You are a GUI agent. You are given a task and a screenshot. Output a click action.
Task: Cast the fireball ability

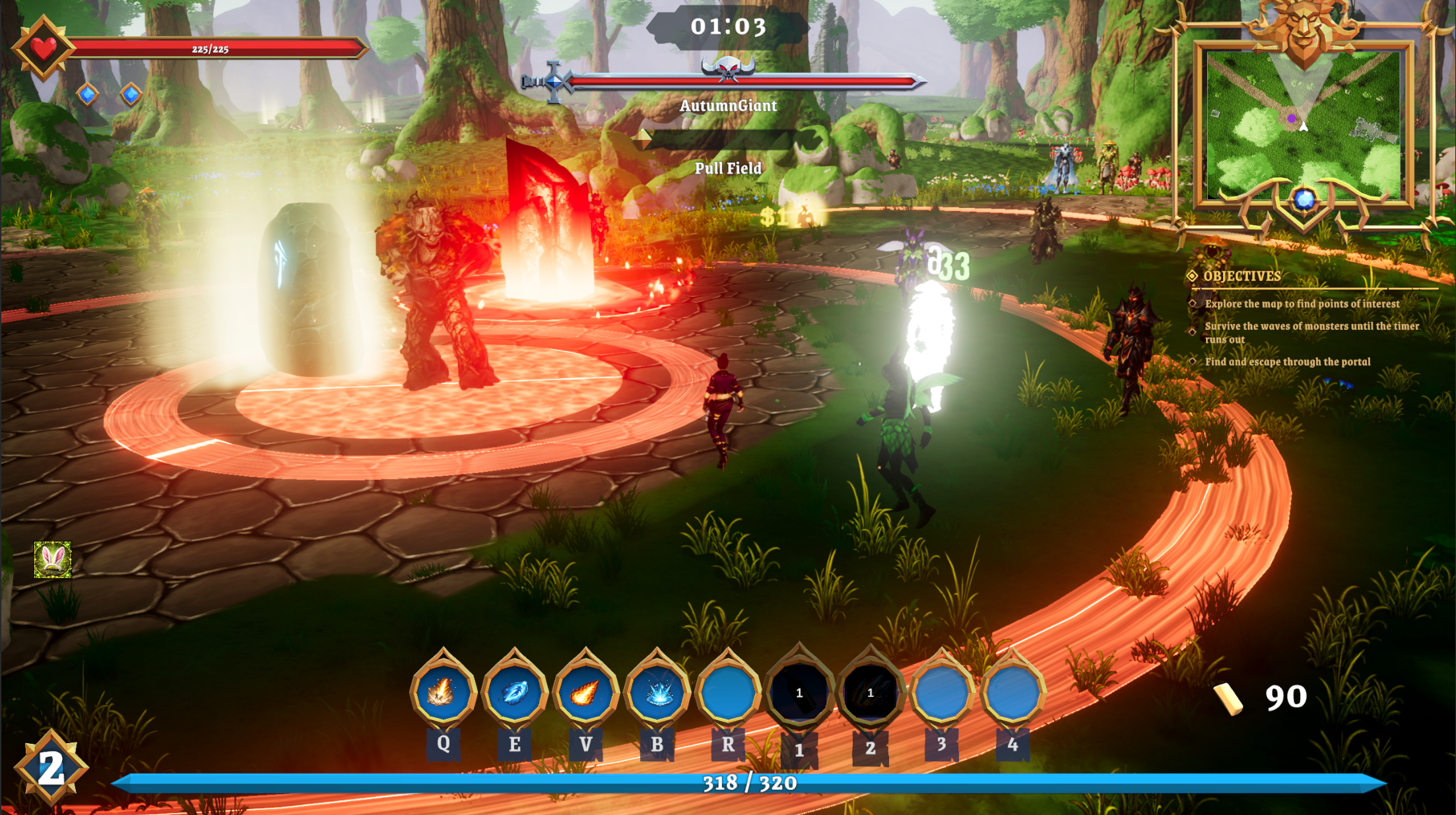coord(585,692)
